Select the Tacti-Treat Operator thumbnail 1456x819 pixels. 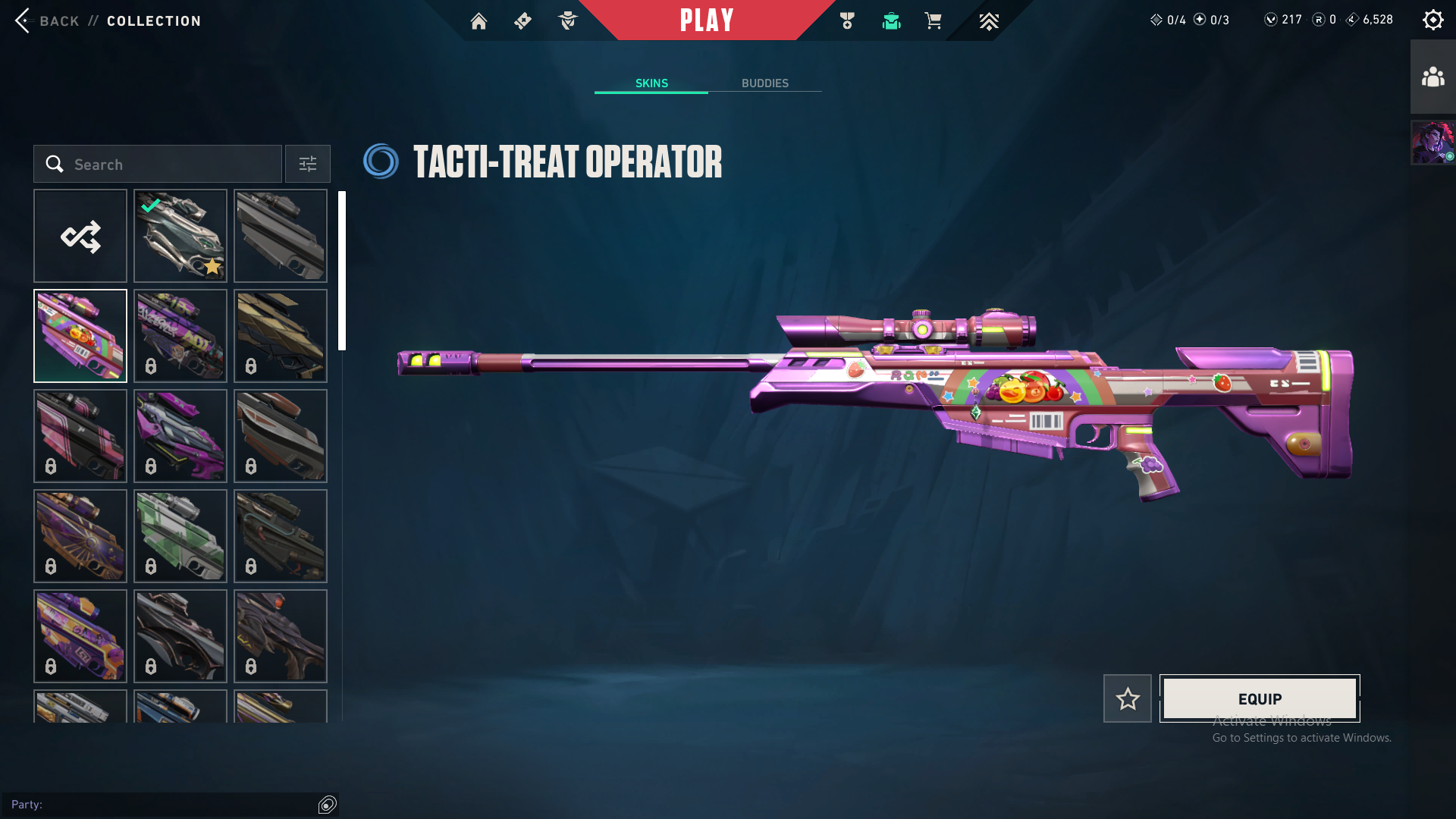point(80,336)
